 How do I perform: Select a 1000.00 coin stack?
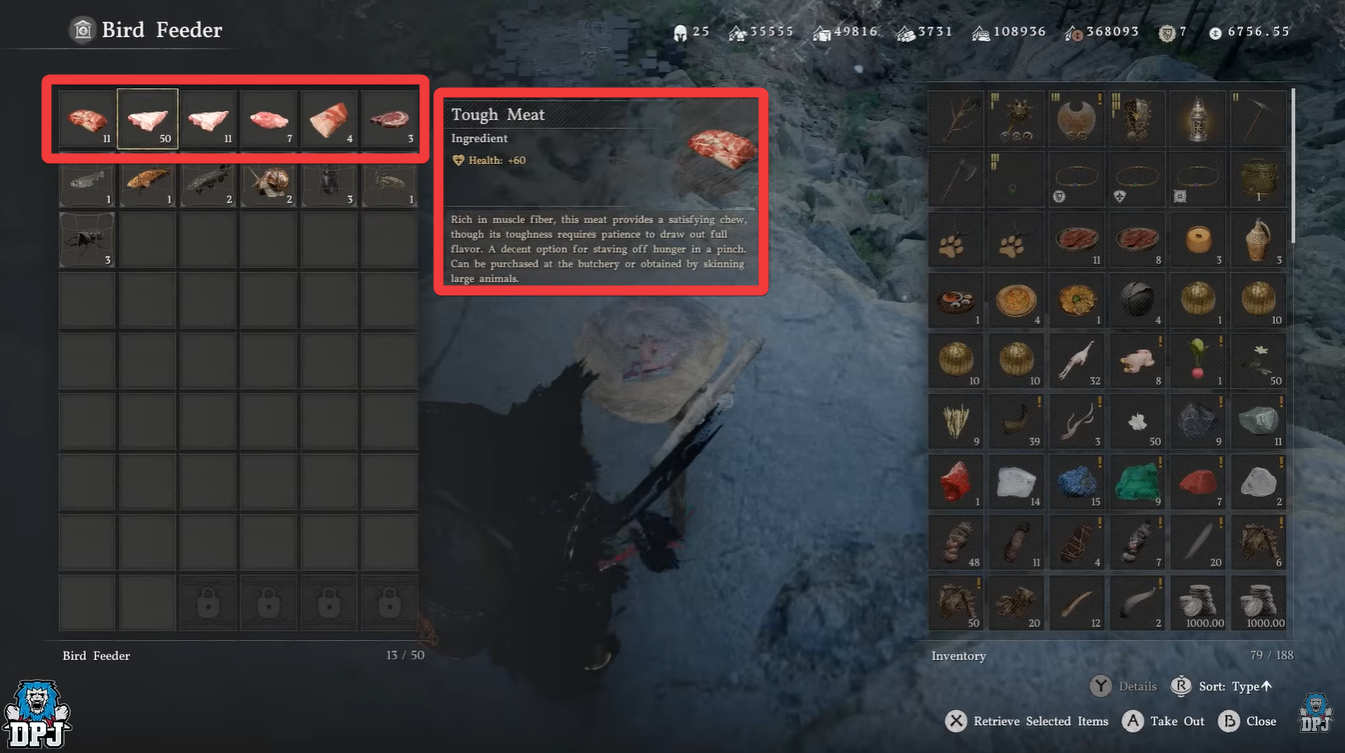pos(1197,602)
